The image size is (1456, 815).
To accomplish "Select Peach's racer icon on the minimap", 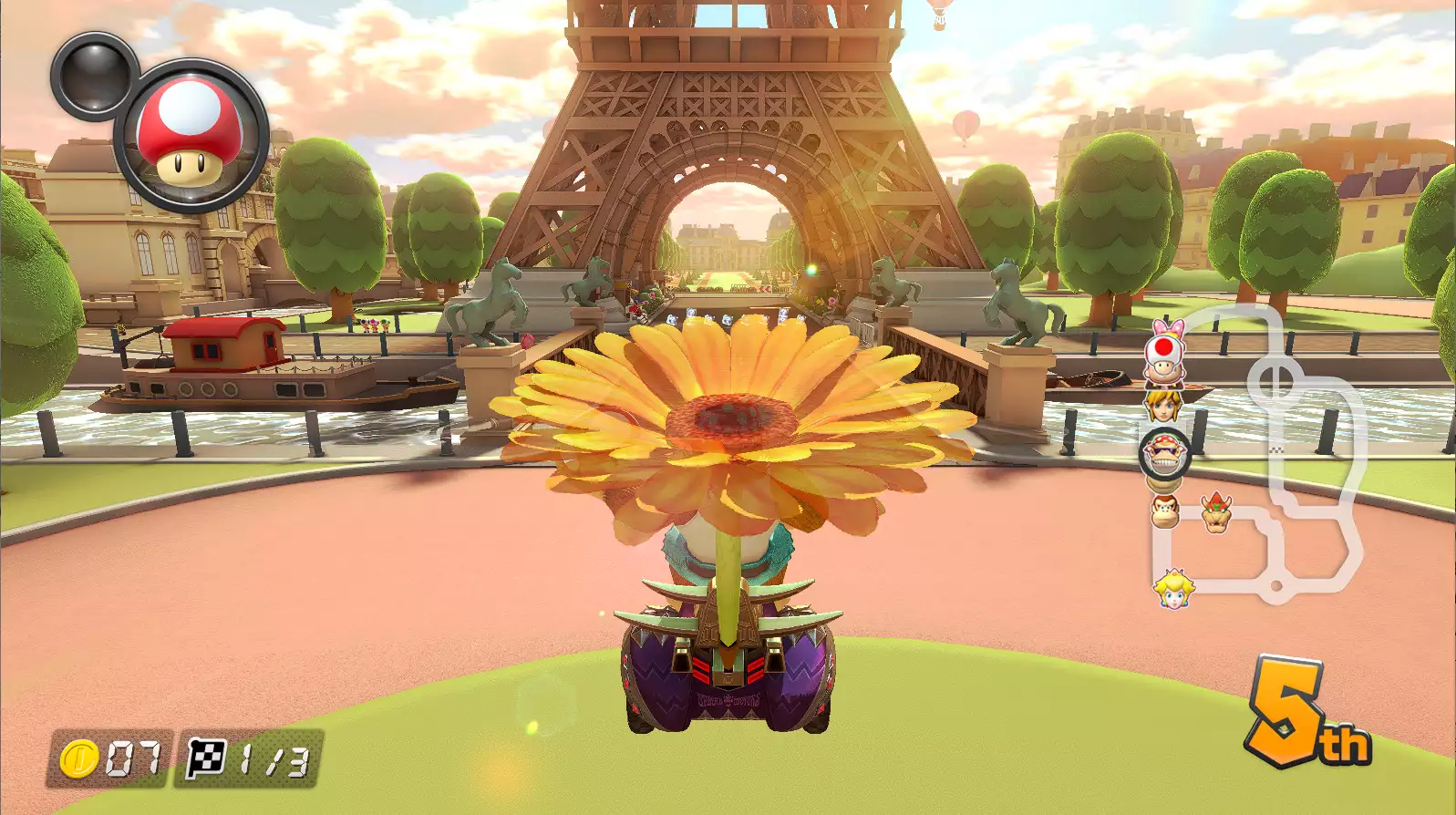I will [x=1173, y=588].
